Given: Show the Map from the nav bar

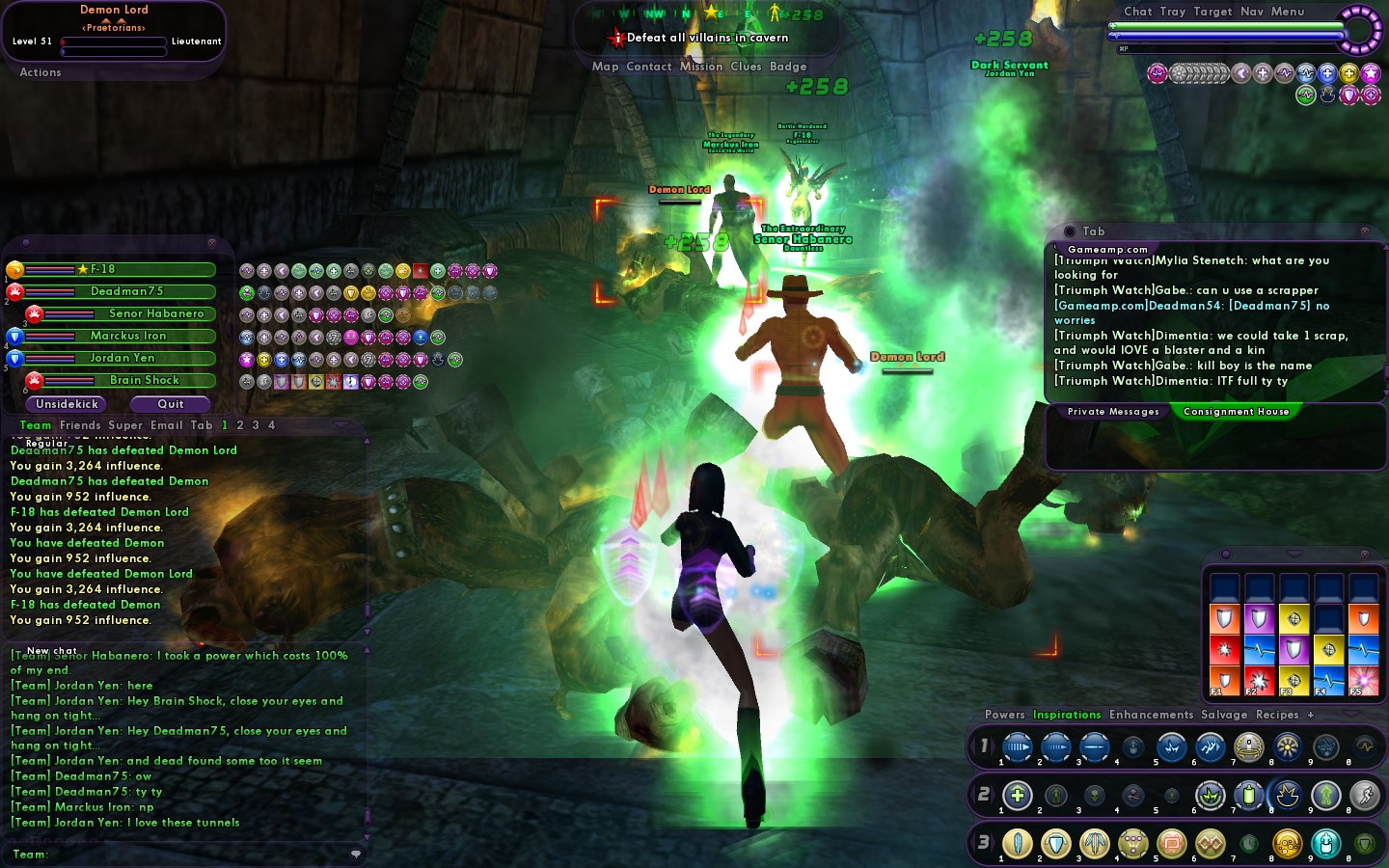Looking at the screenshot, I should click(605, 67).
